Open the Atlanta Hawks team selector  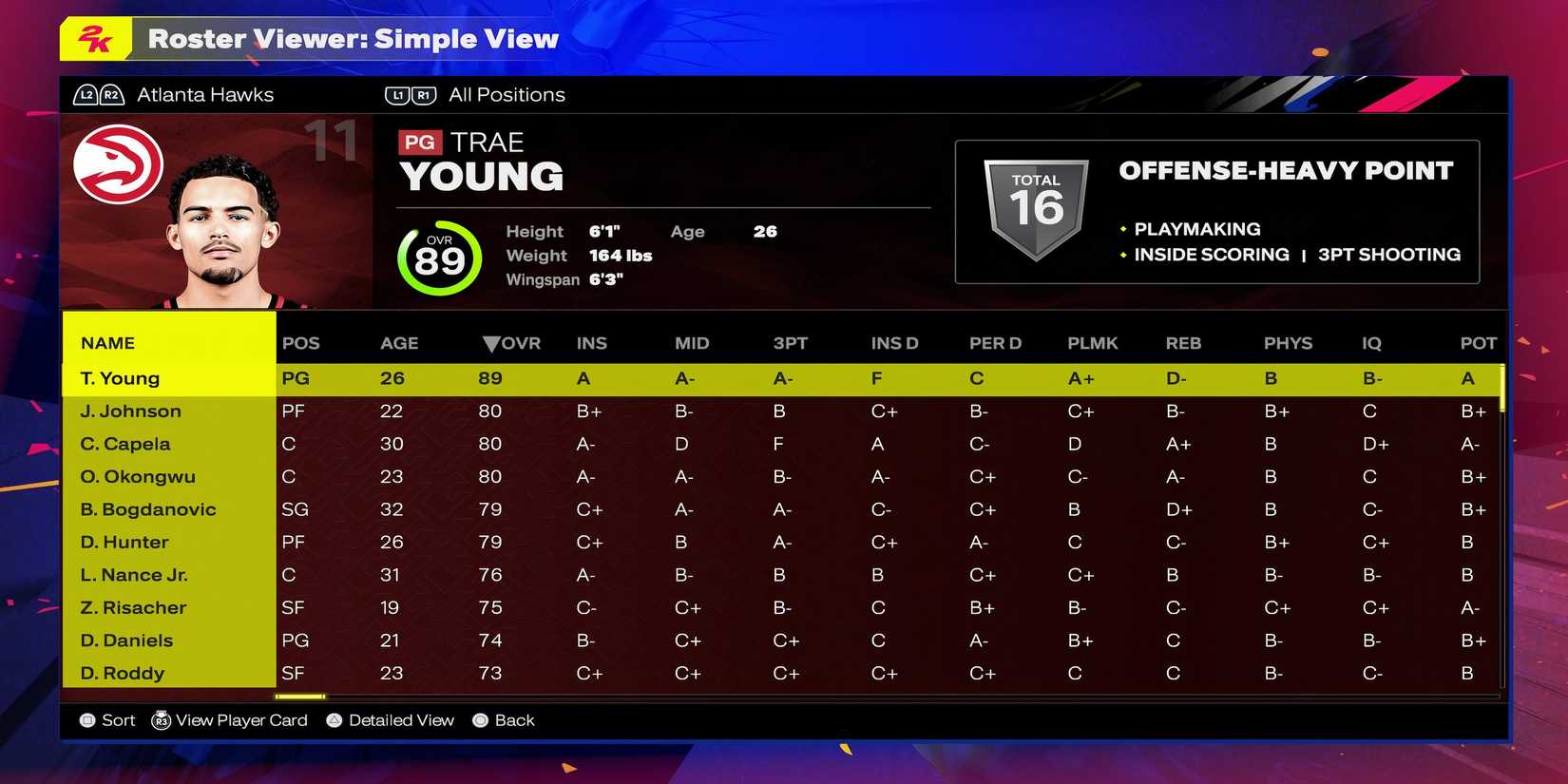point(205,94)
